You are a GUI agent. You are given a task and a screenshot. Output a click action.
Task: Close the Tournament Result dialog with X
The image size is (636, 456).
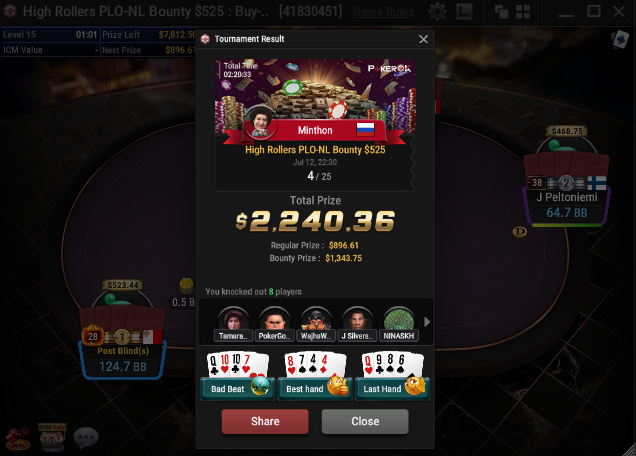click(x=423, y=39)
